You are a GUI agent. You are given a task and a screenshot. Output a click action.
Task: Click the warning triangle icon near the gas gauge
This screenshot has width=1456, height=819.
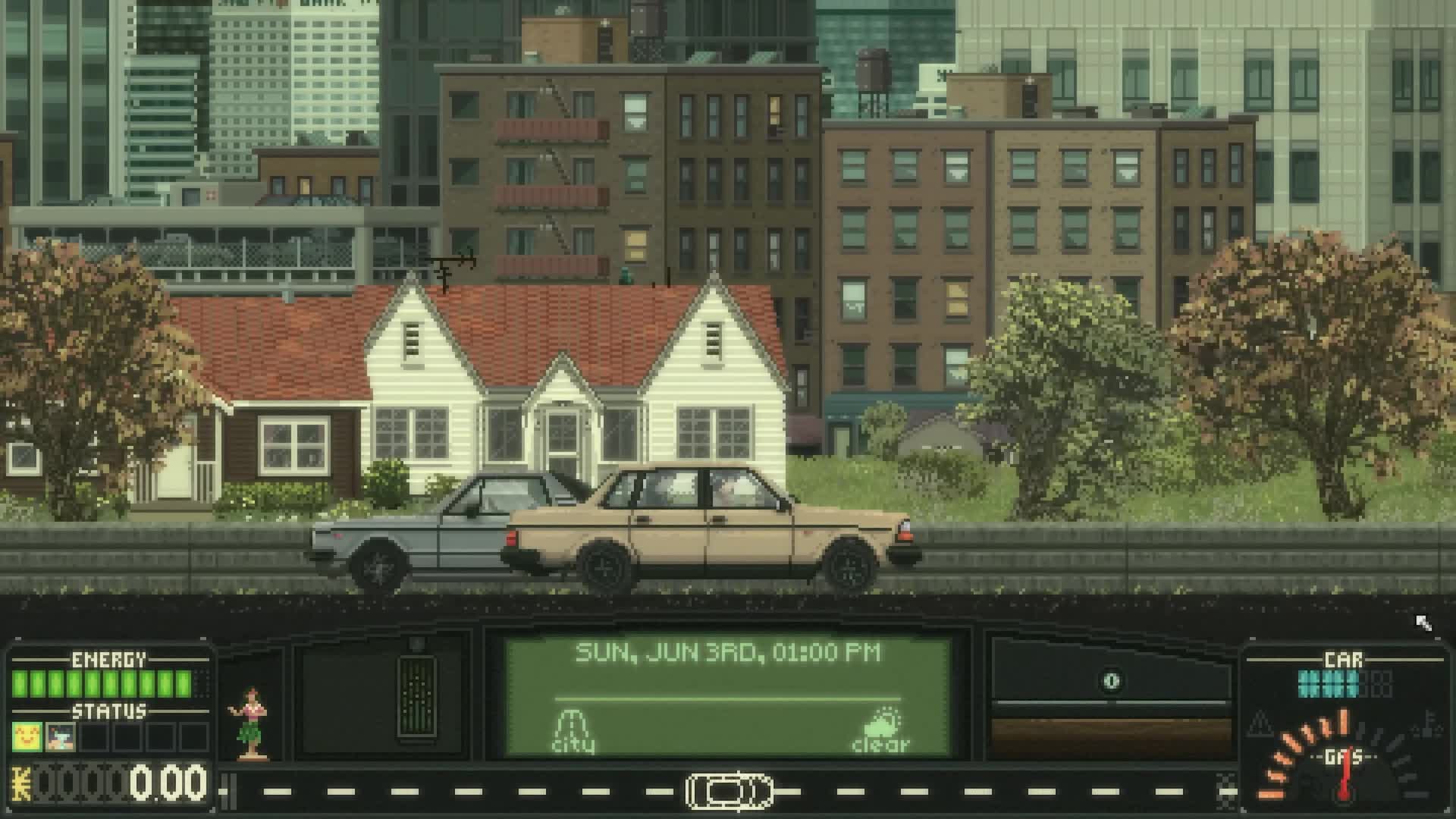[1259, 724]
